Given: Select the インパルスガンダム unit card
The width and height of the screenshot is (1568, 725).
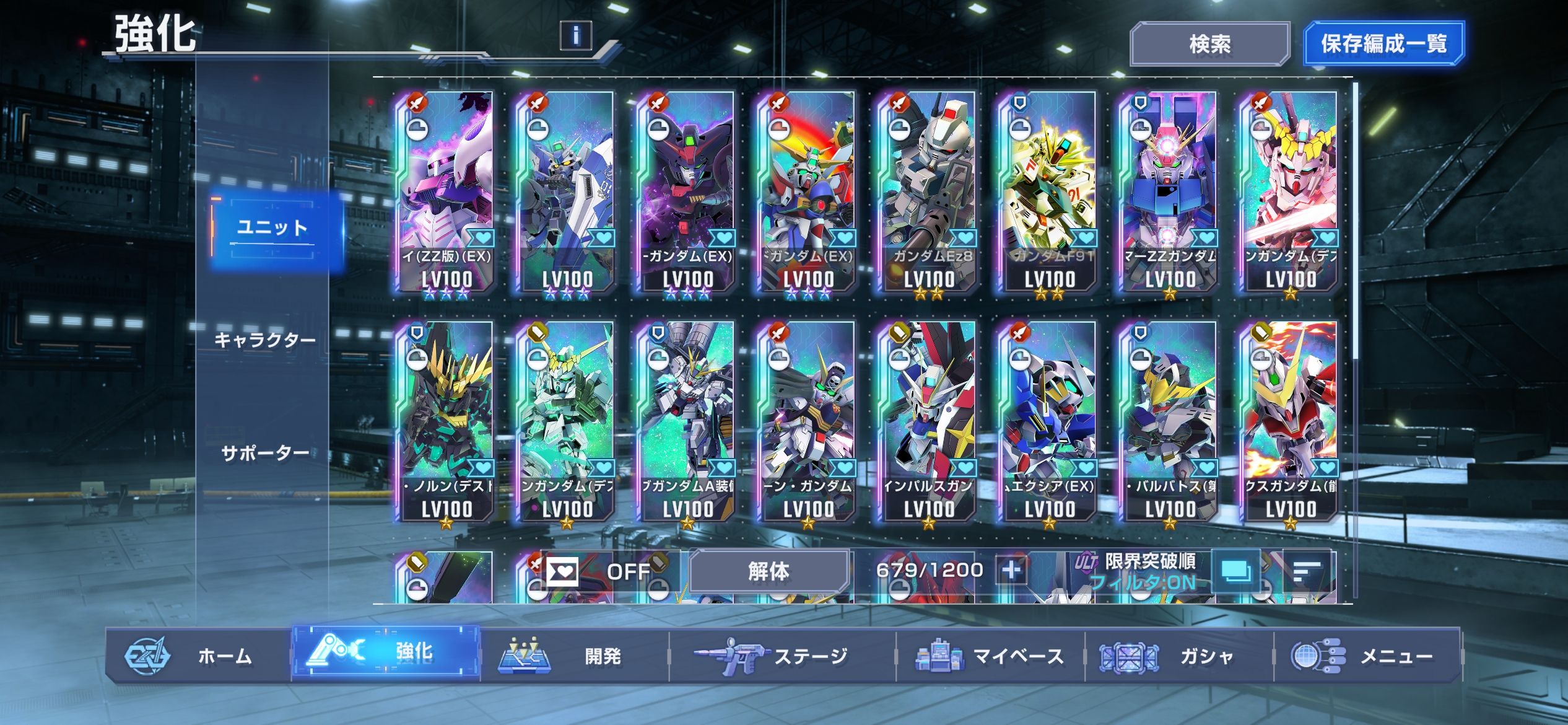Looking at the screenshot, I should 928,421.
